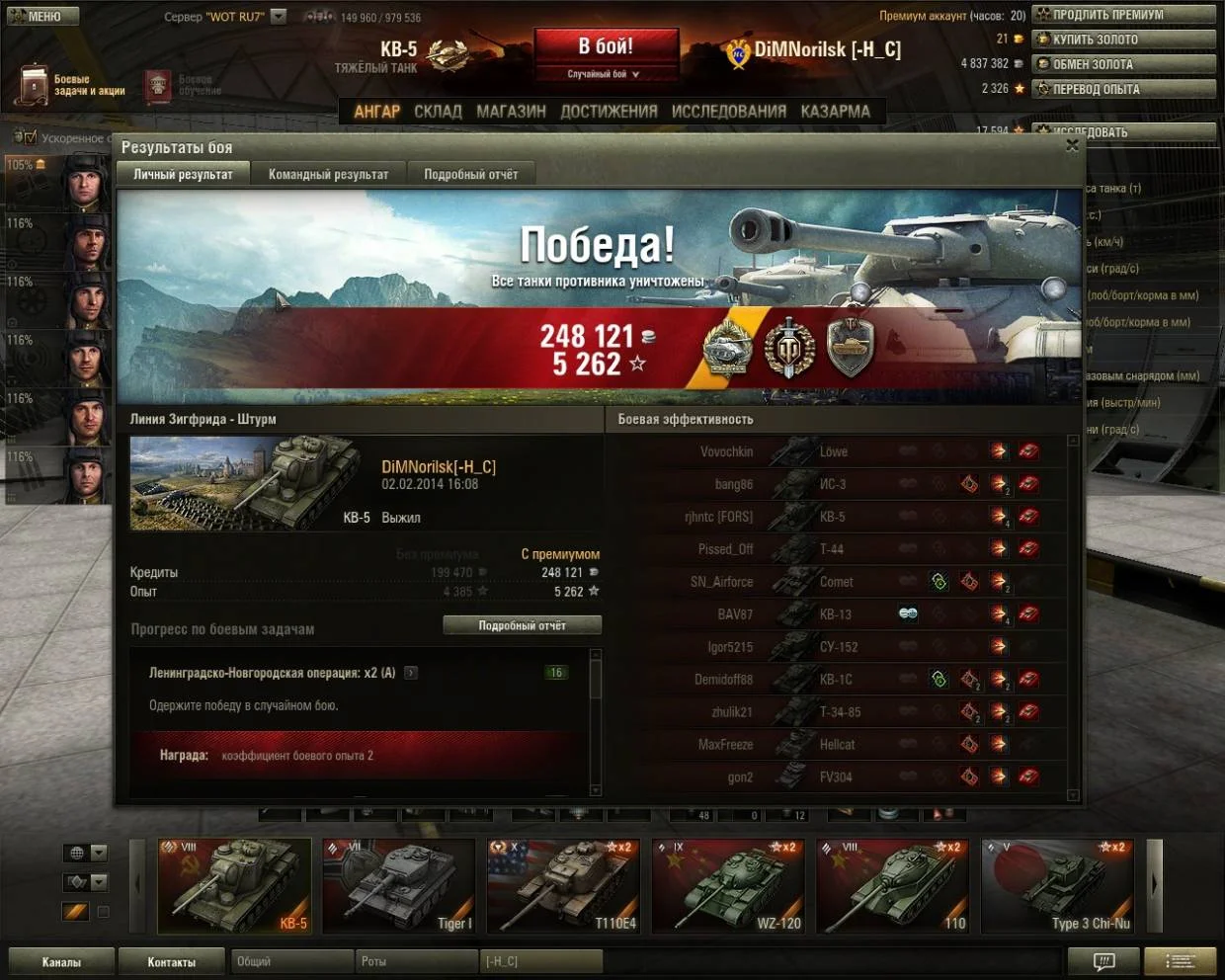Click ПРОДЛИТЬ ПРЕМИУМ button

click(x=1123, y=15)
